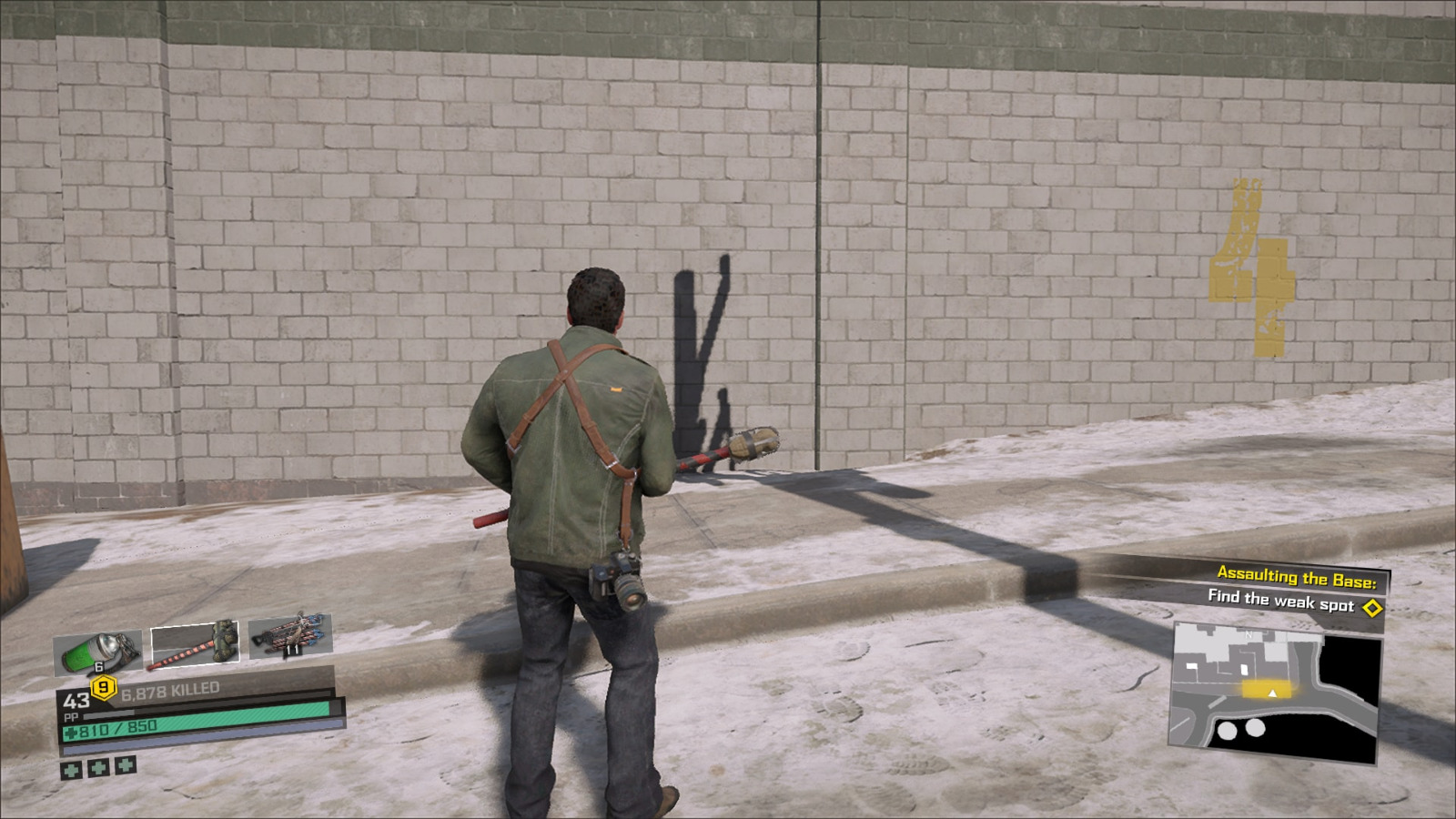Click the player arrow on the minimap
Viewport: 1456px width, 819px height.
pos(1272,694)
